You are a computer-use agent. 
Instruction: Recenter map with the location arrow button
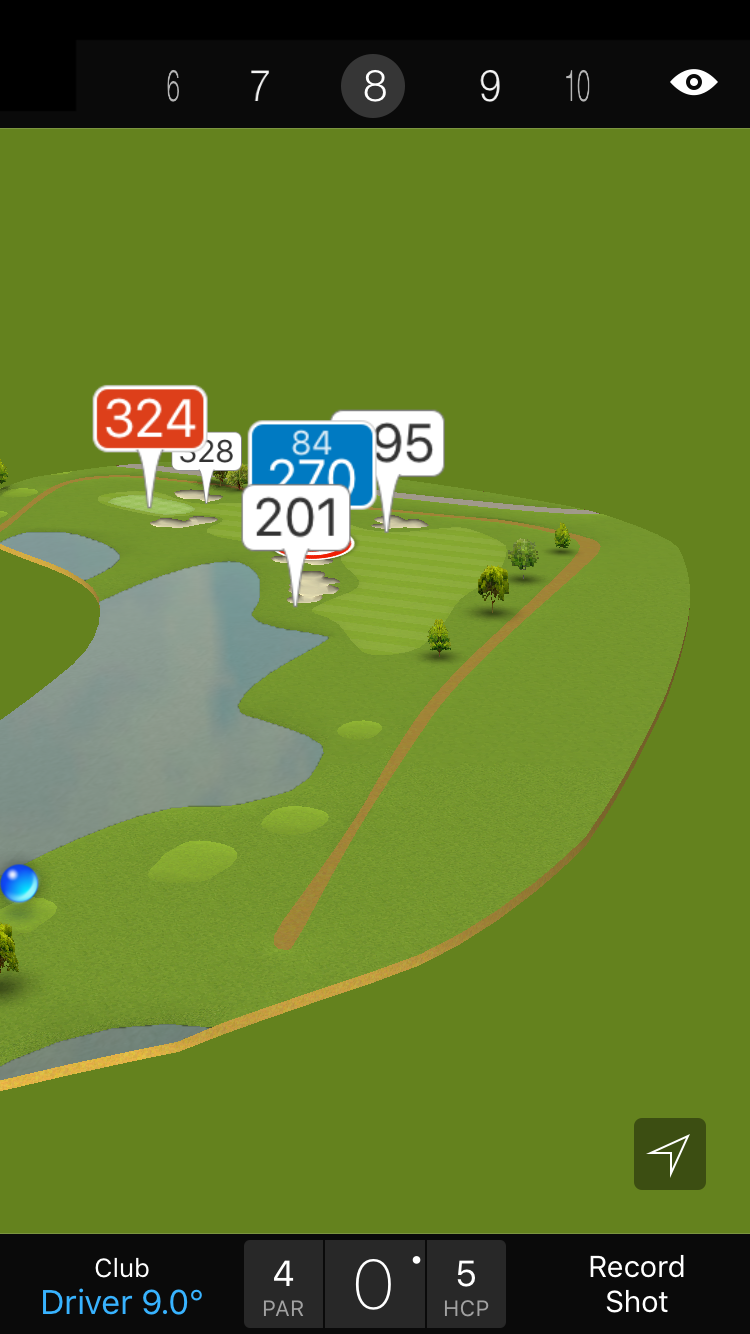click(x=669, y=1154)
